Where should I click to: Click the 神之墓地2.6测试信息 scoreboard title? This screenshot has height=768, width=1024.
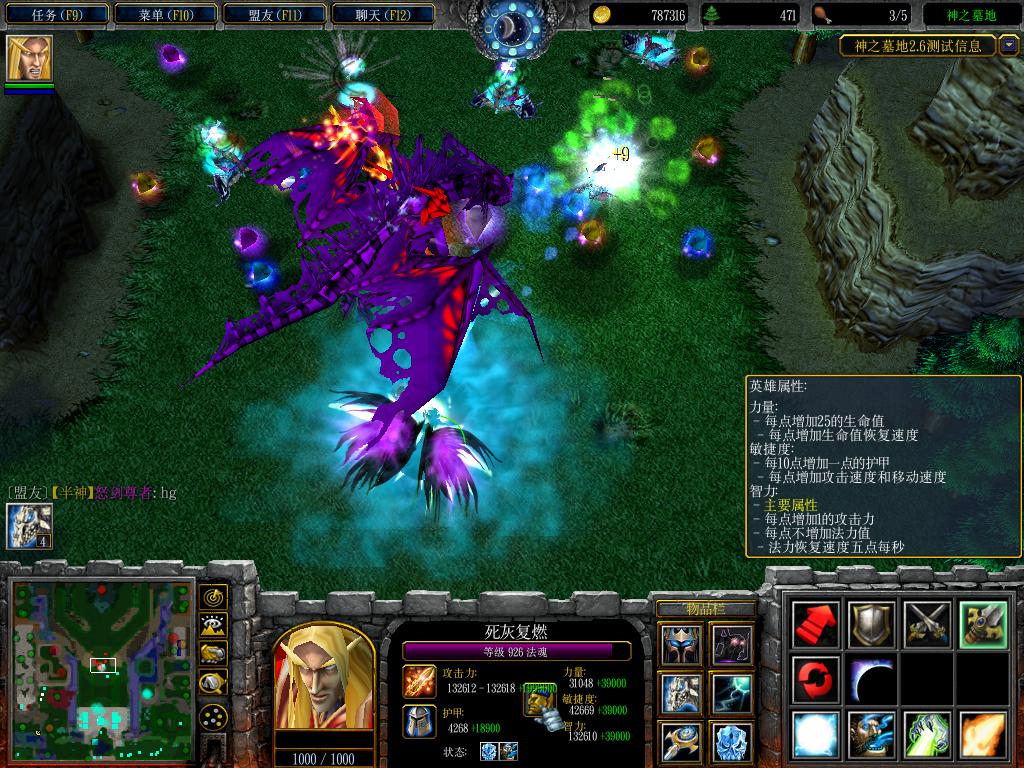click(x=917, y=45)
